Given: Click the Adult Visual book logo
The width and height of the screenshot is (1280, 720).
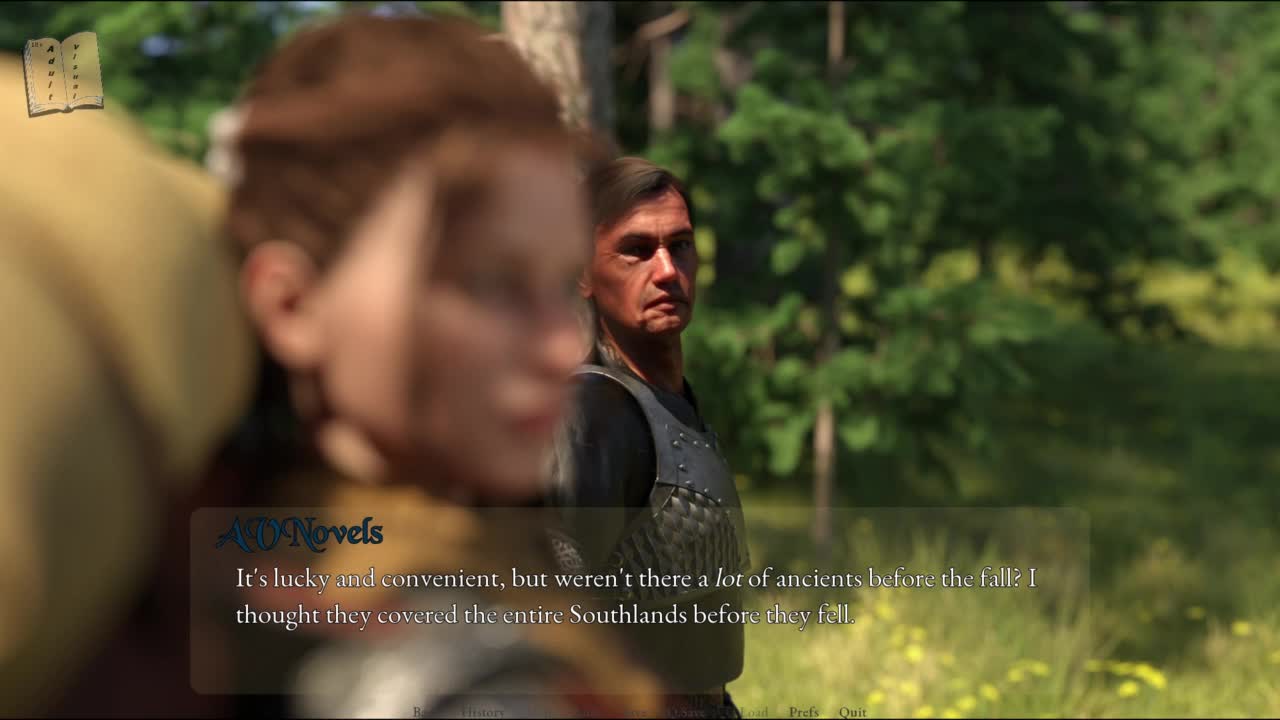Looking at the screenshot, I should tap(63, 74).
